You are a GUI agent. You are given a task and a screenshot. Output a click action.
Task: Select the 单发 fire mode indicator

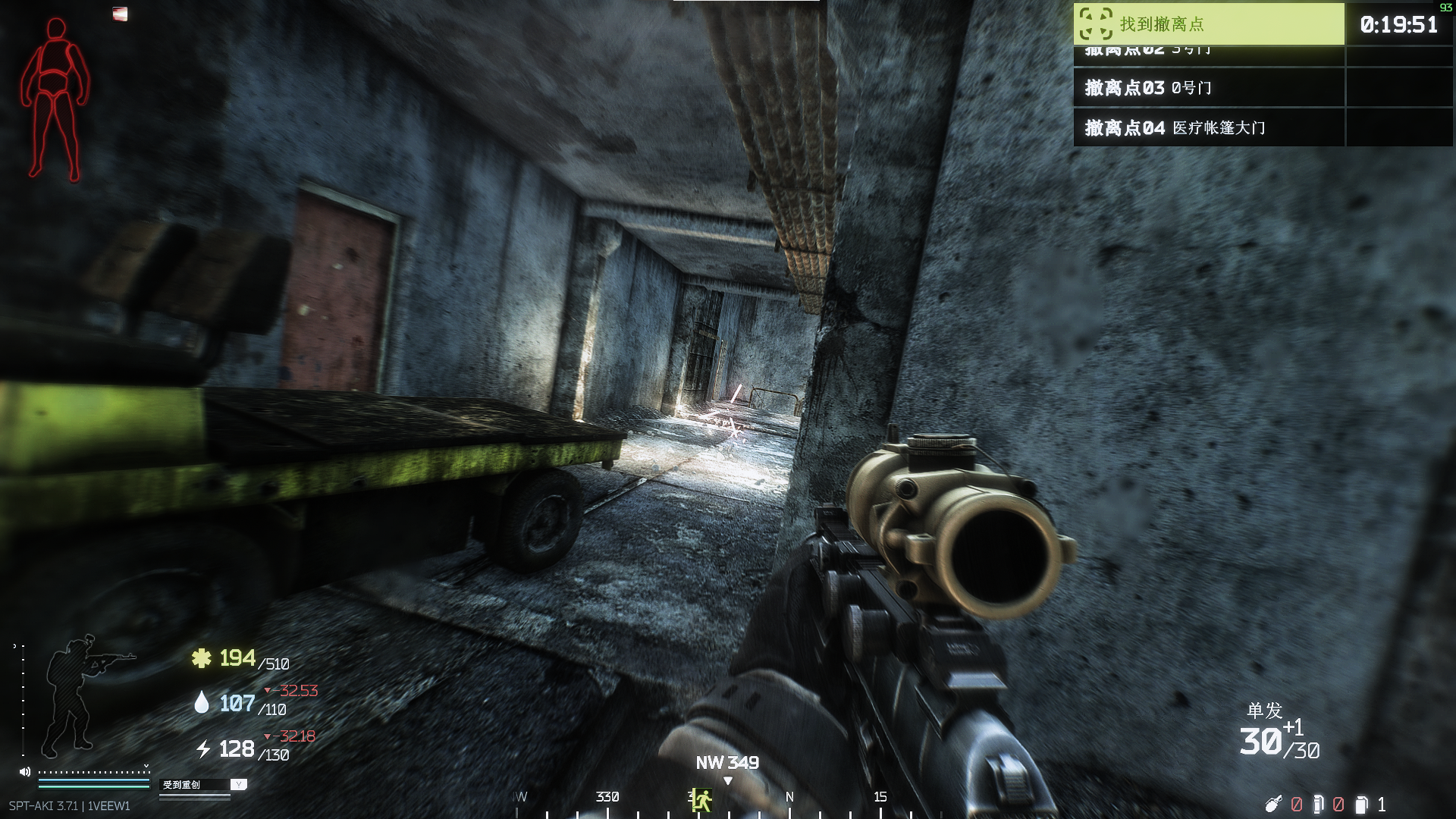coord(1264,711)
